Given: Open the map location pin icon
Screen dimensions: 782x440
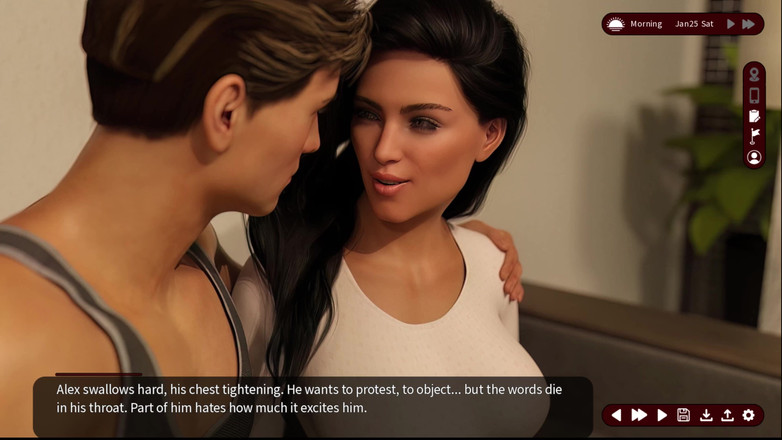Looking at the screenshot, I should (754, 75).
